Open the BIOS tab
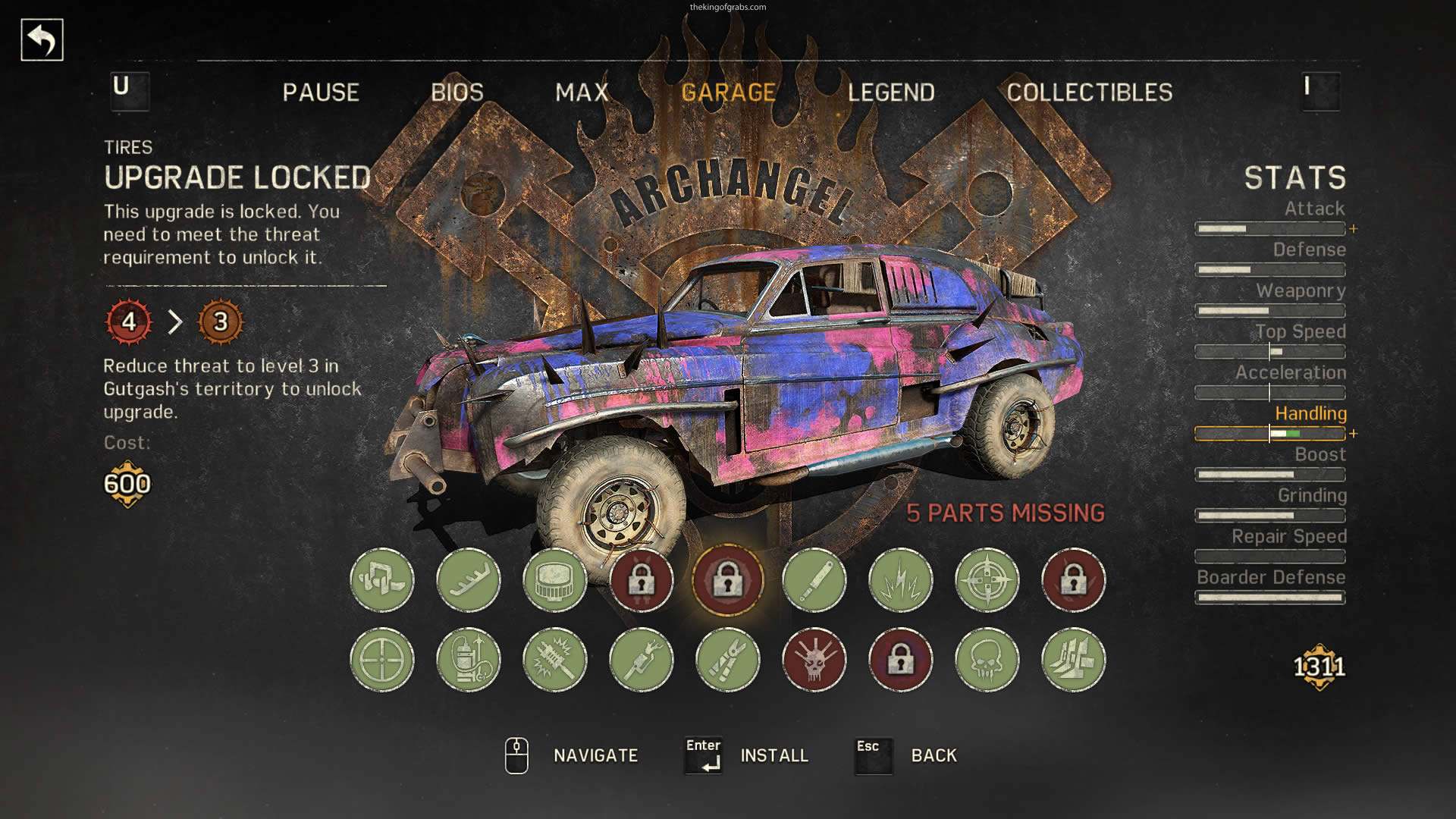The image size is (1456, 819). [457, 93]
